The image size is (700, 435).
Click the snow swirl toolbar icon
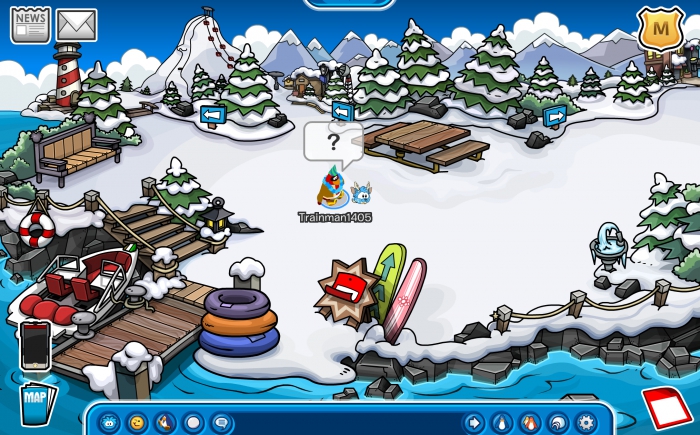pos(558,423)
